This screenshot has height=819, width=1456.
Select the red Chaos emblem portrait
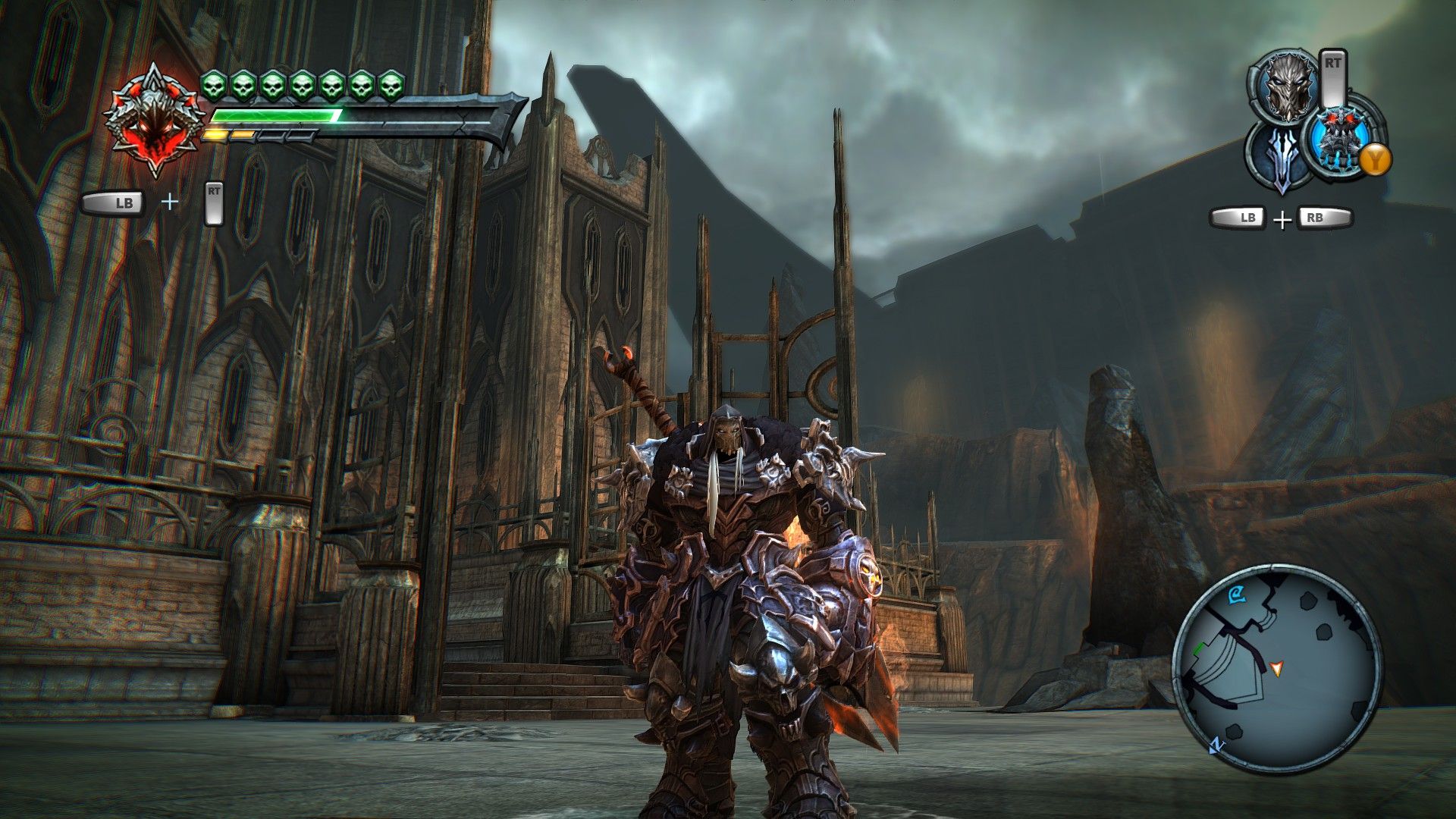point(155,121)
